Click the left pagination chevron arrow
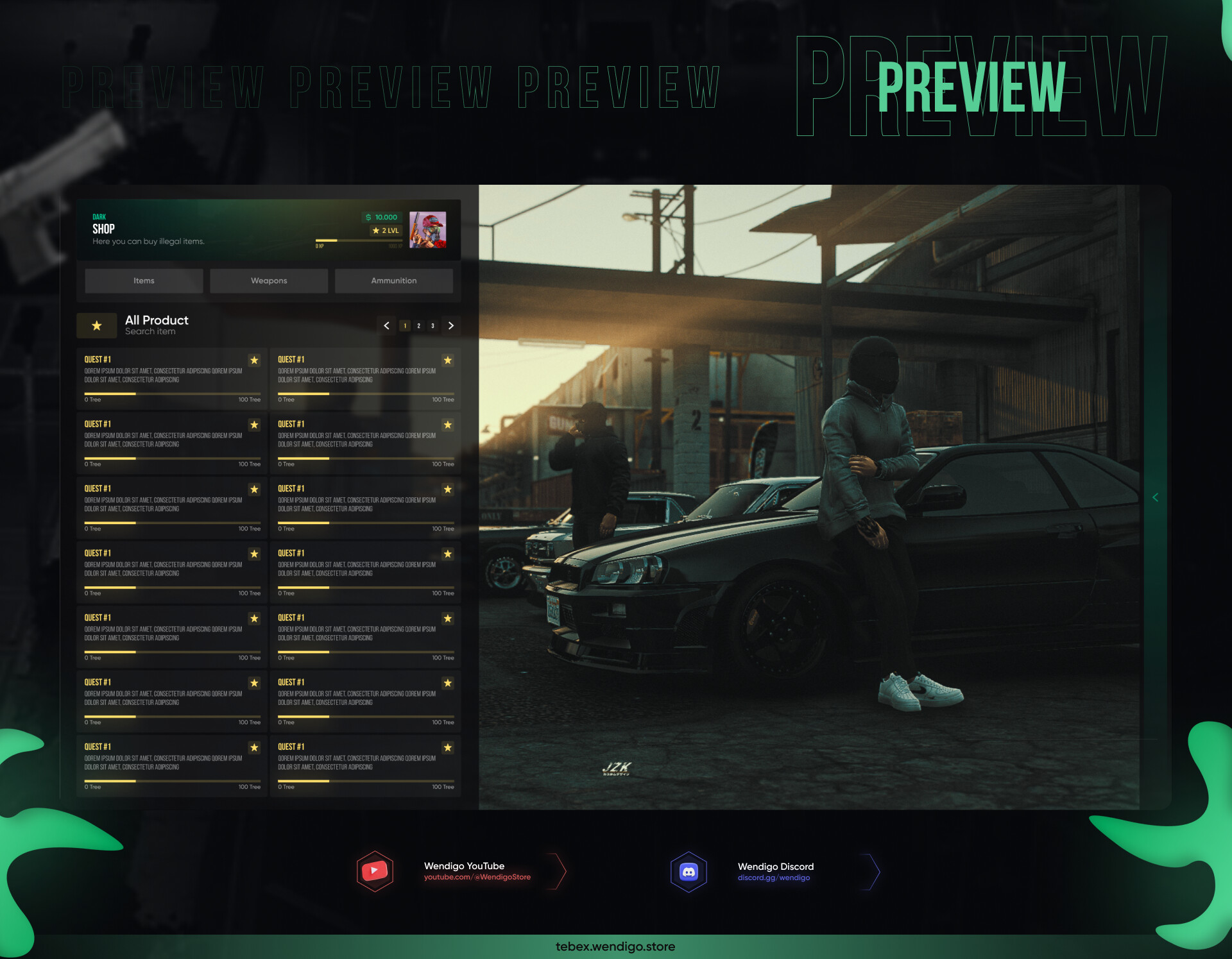Image resolution: width=1232 pixels, height=959 pixels. pos(386,326)
